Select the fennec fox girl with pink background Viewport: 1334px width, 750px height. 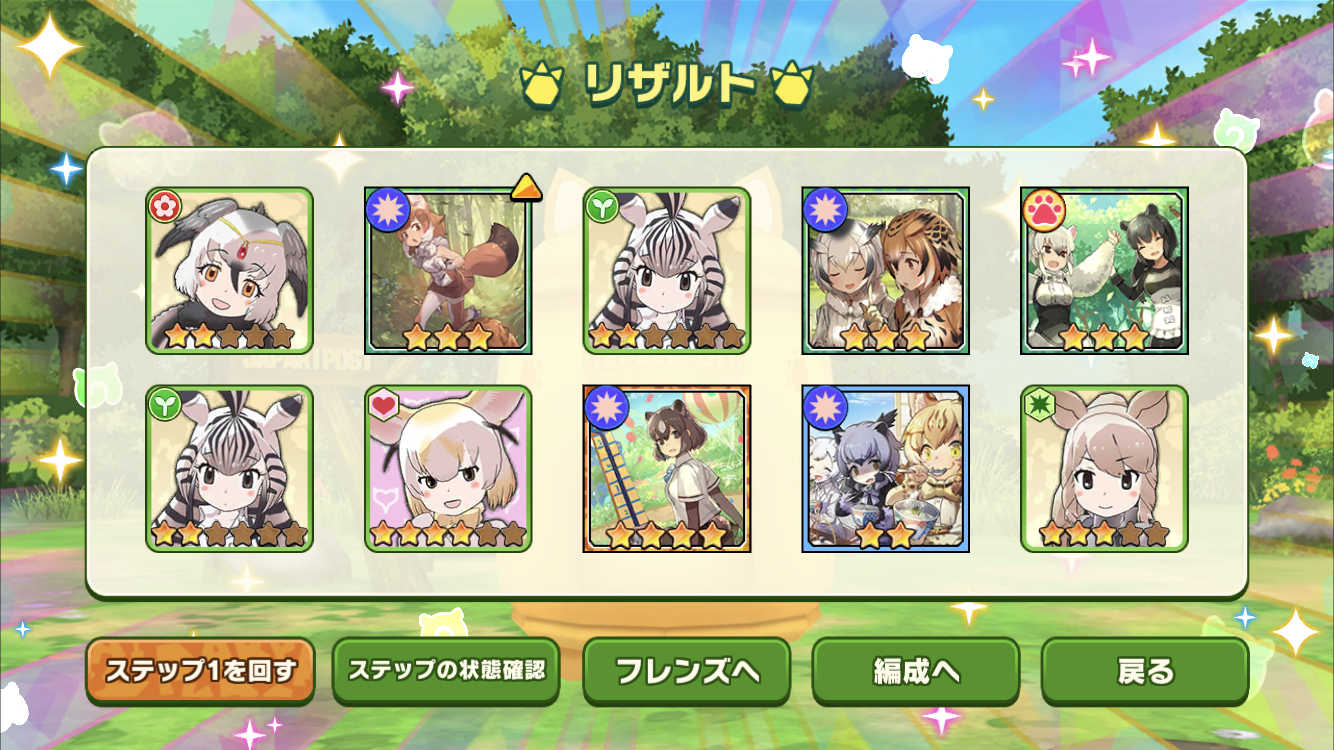tap(448, 468)
